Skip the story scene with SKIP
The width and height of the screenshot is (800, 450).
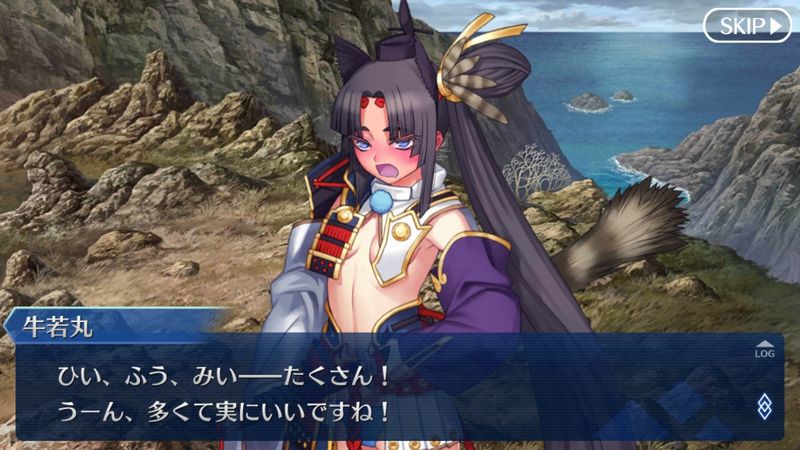[x=746, y=26]
